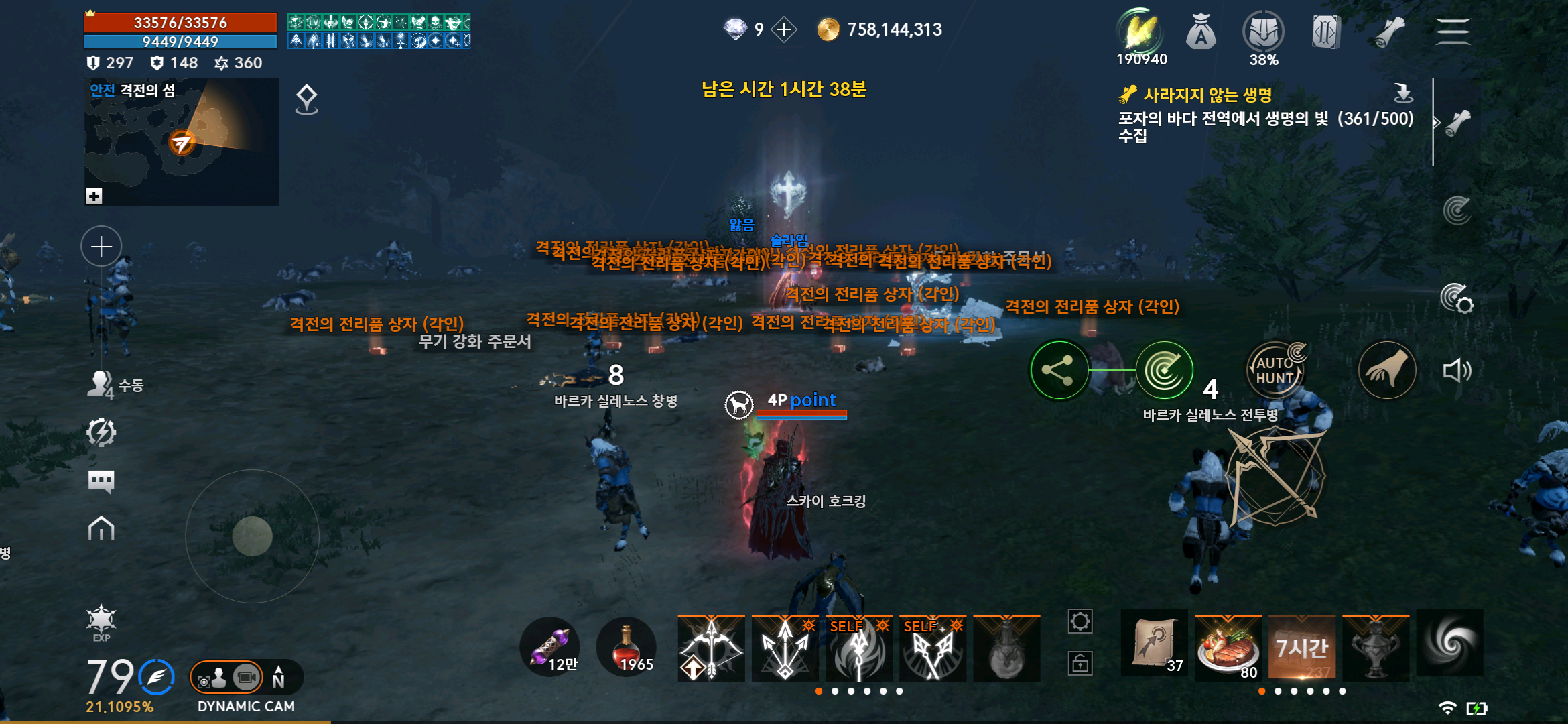The height and width of the screenshot is (724, 1568).
Task: Open the chat speech bubble
Action: pyautogui.click(x=101, y=481)
